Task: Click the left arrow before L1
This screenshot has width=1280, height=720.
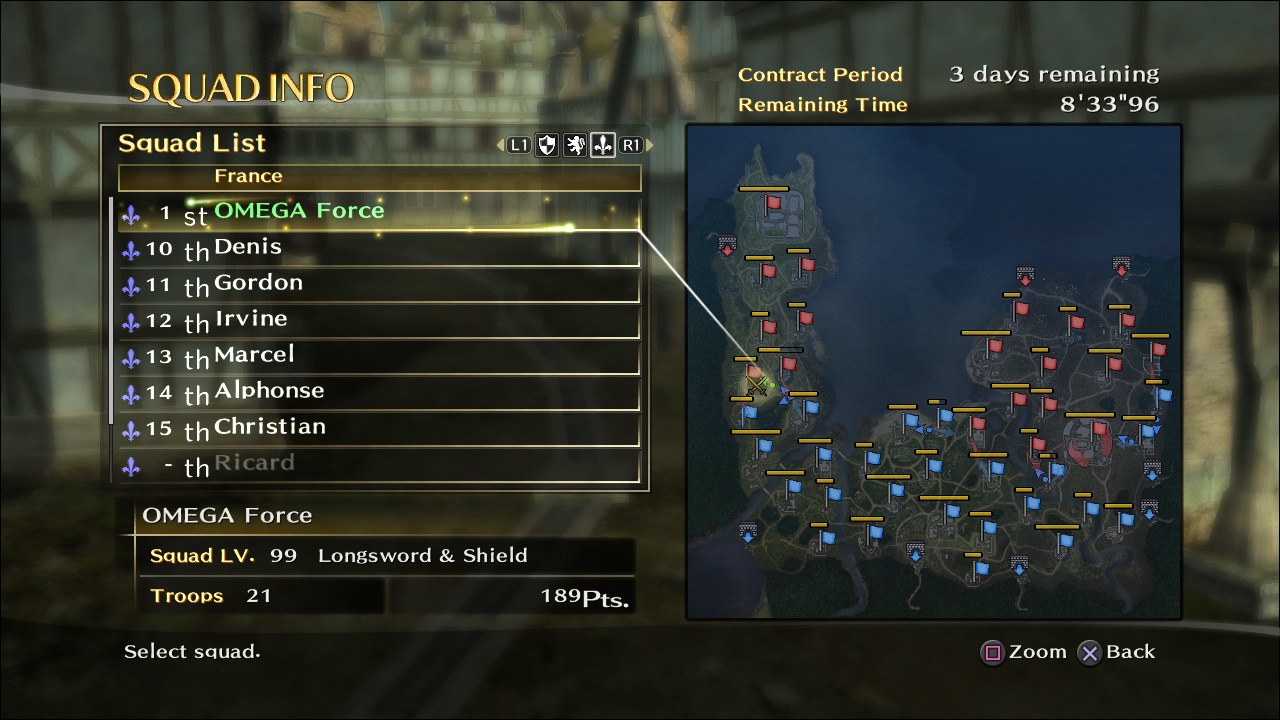Action: coord(499,145)
